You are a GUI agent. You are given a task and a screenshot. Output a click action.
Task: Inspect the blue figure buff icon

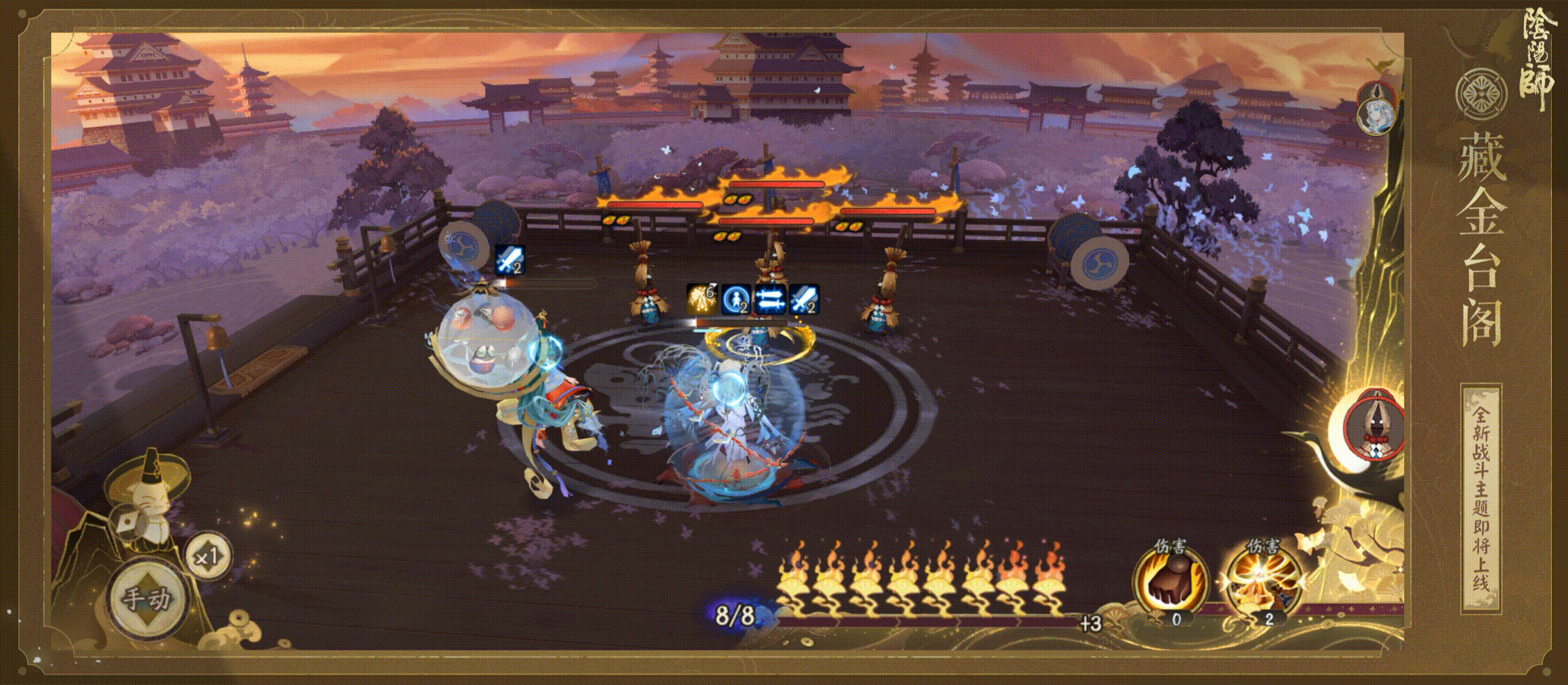coord(736,300)
